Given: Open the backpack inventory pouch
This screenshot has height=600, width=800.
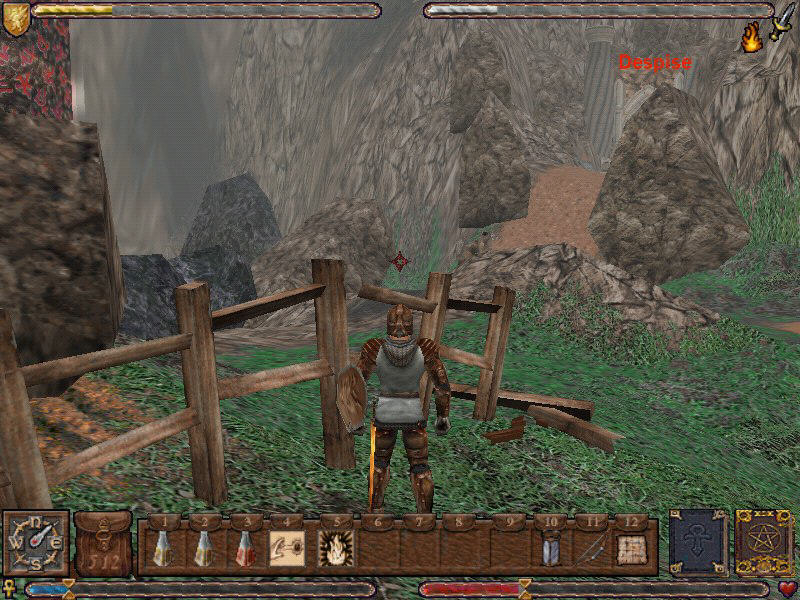Looking at the screenshot, I should (x=103, y=545).
